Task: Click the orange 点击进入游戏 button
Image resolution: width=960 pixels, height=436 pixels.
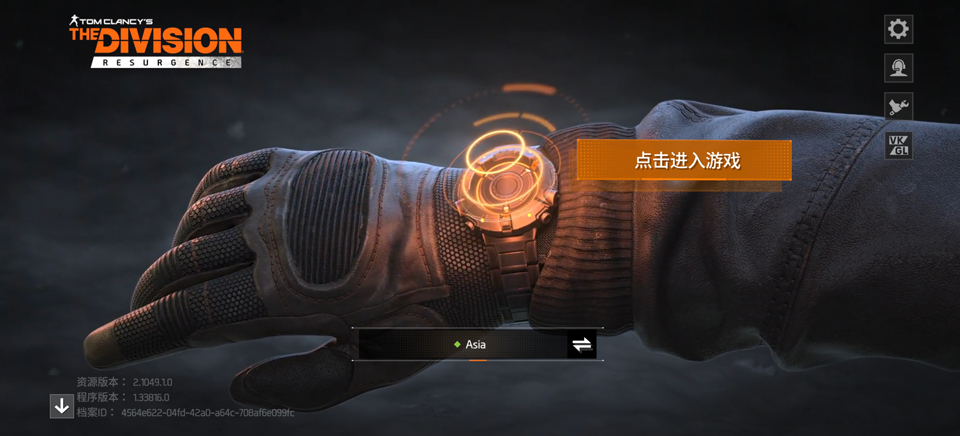Action: click(x=684, y=160)
